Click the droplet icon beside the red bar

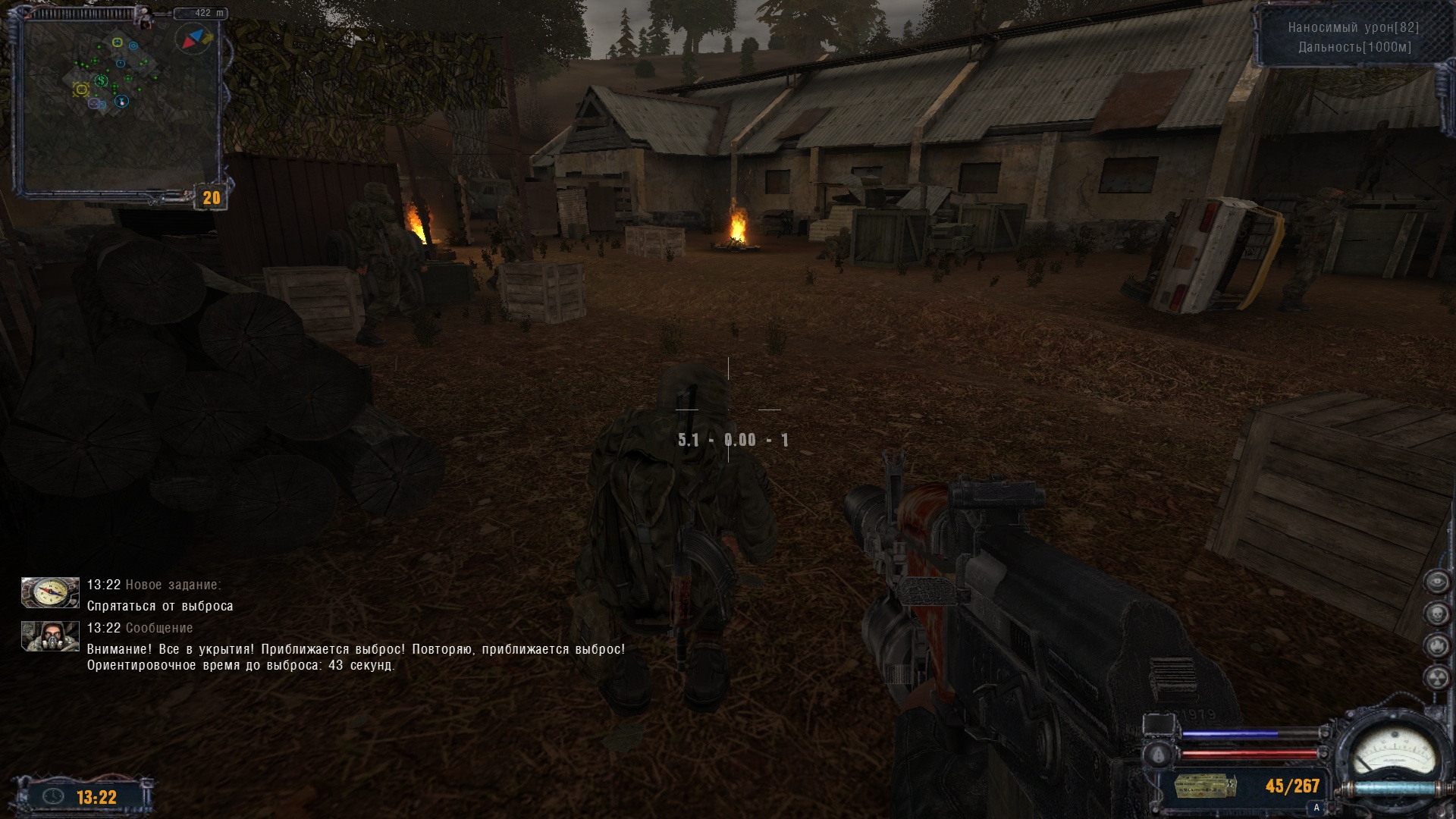pos(1158,755)
